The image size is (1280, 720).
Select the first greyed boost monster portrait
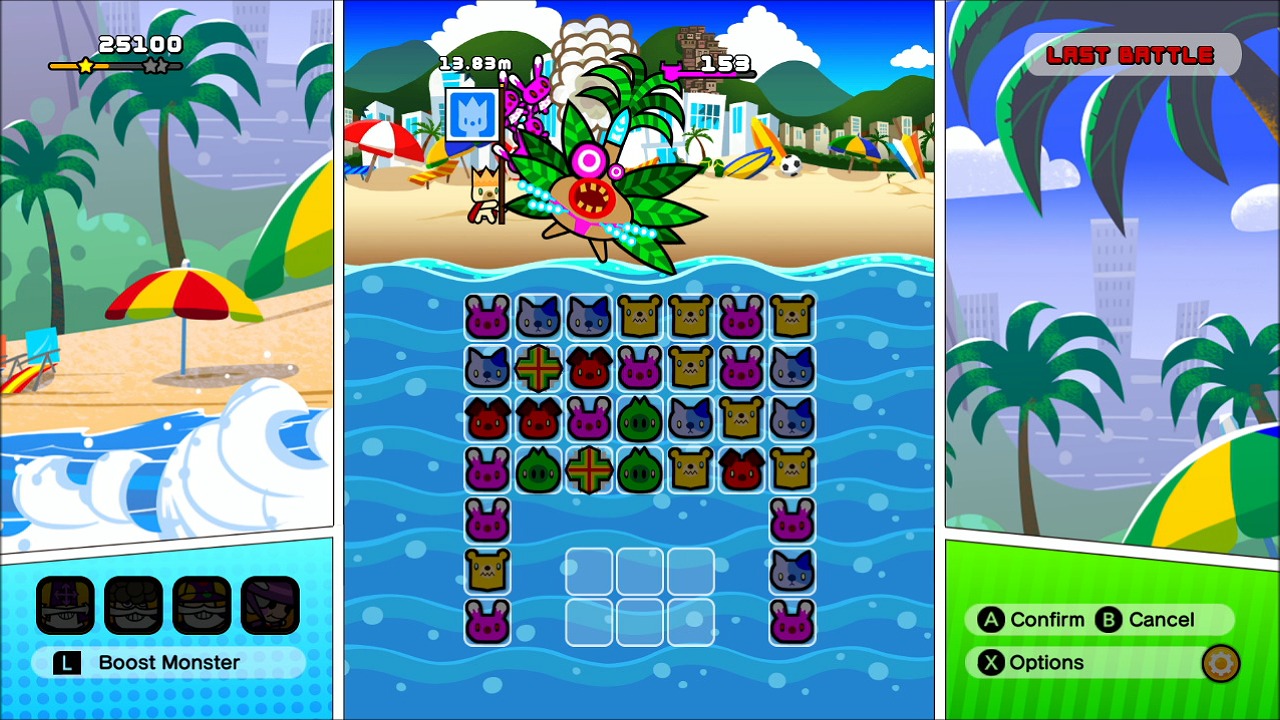[63, 605]
